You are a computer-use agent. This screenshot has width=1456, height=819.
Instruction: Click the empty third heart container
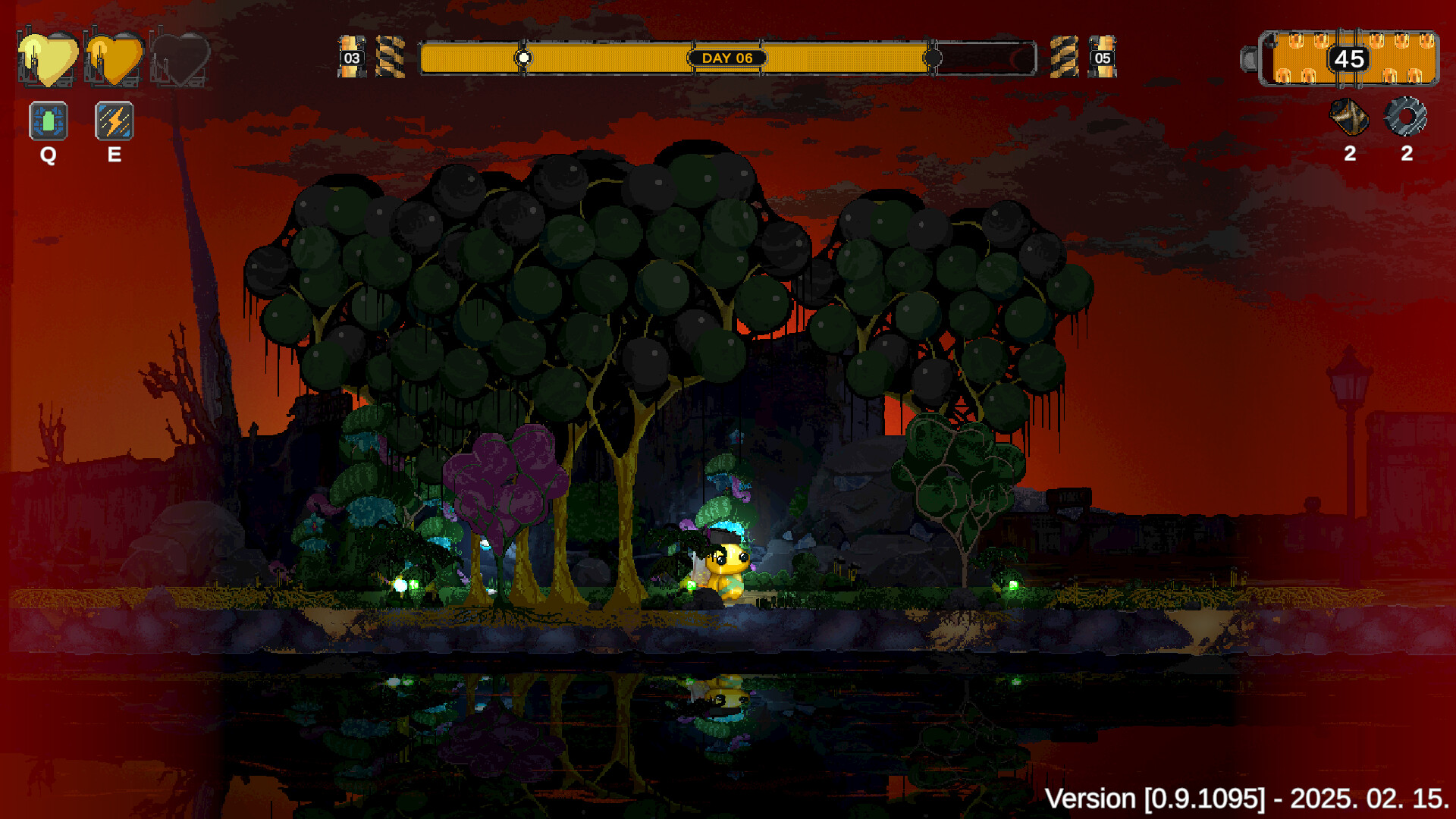(x=180, y=57)
